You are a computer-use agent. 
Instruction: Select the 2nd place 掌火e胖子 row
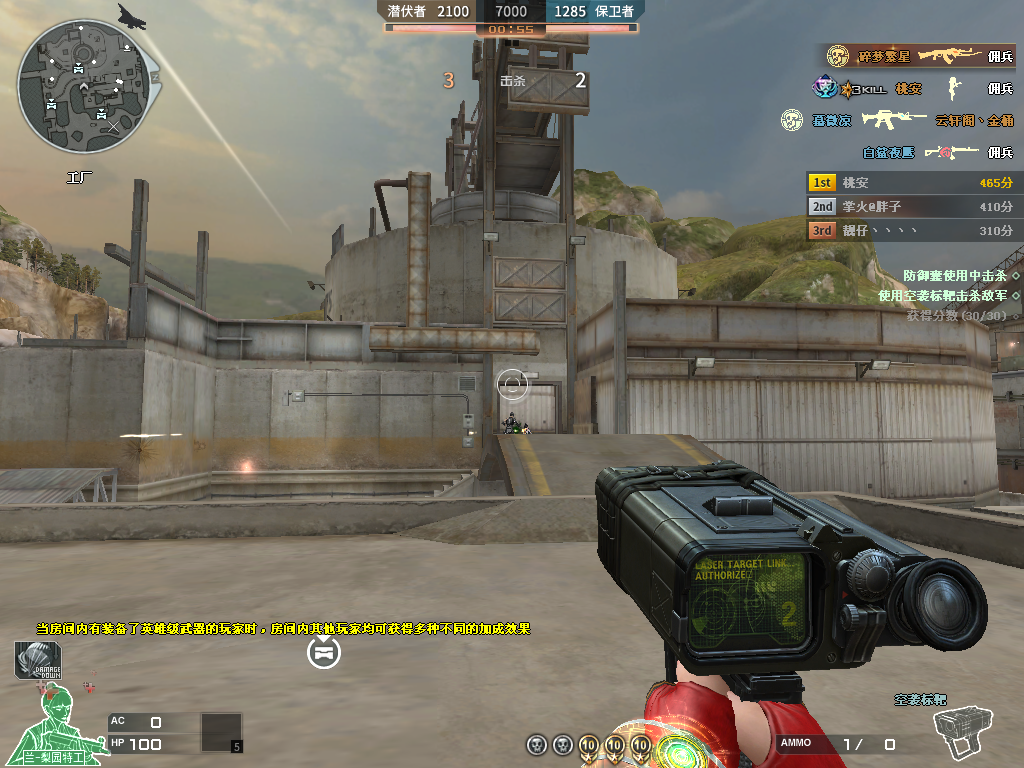click(x=912, y=207)
